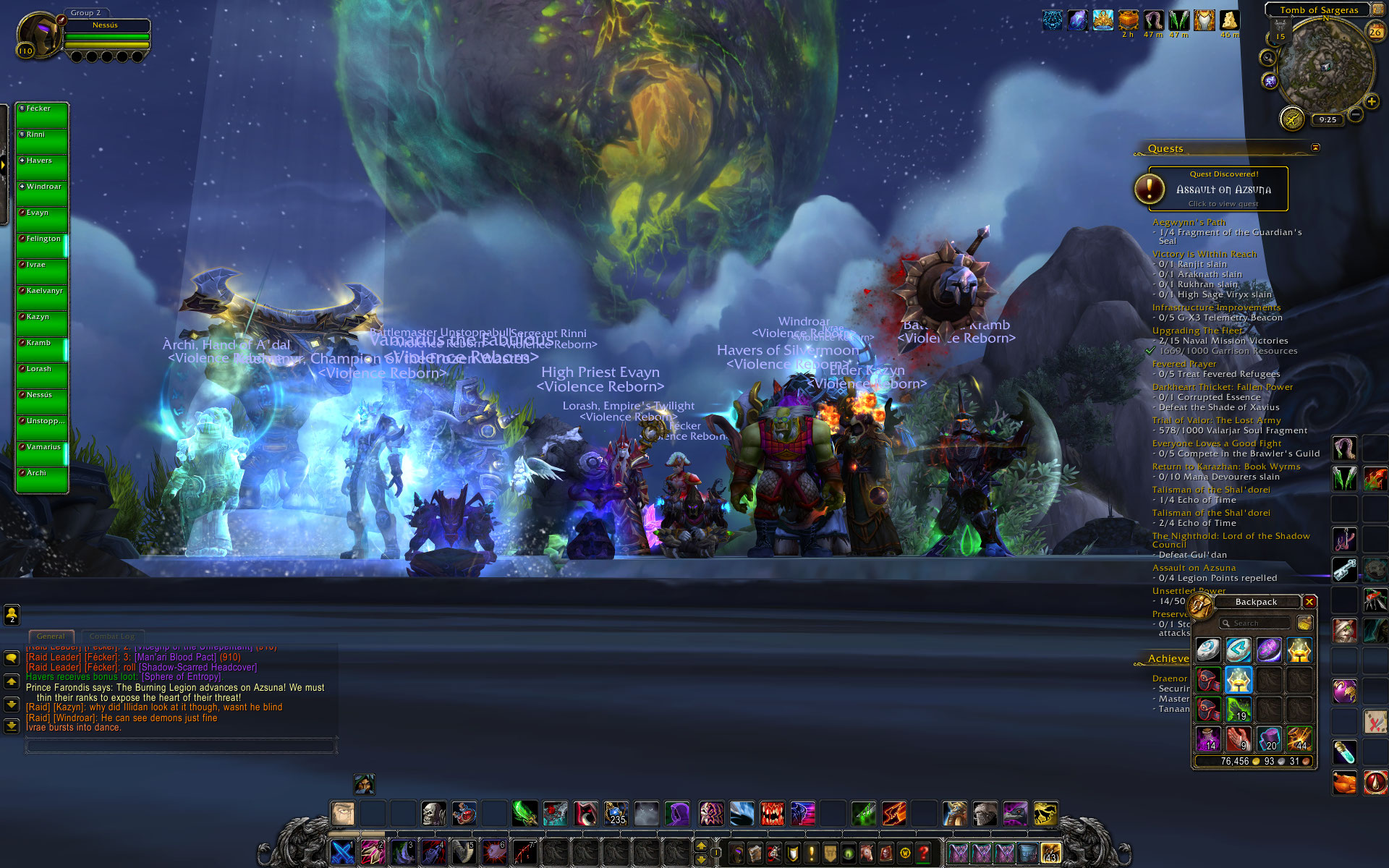The width and height of the screenshot is (1389, 868).
Task: Select Victory is Within Reach quest
Action: (x=1204, y=255)
